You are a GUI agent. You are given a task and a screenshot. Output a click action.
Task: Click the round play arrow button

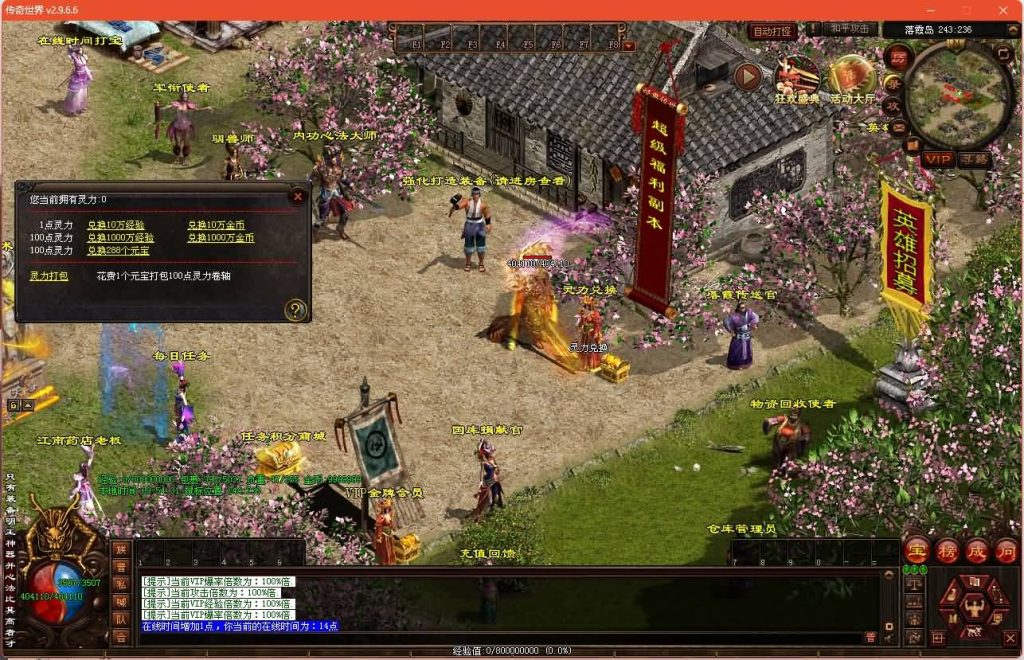(x=747, y=76)
